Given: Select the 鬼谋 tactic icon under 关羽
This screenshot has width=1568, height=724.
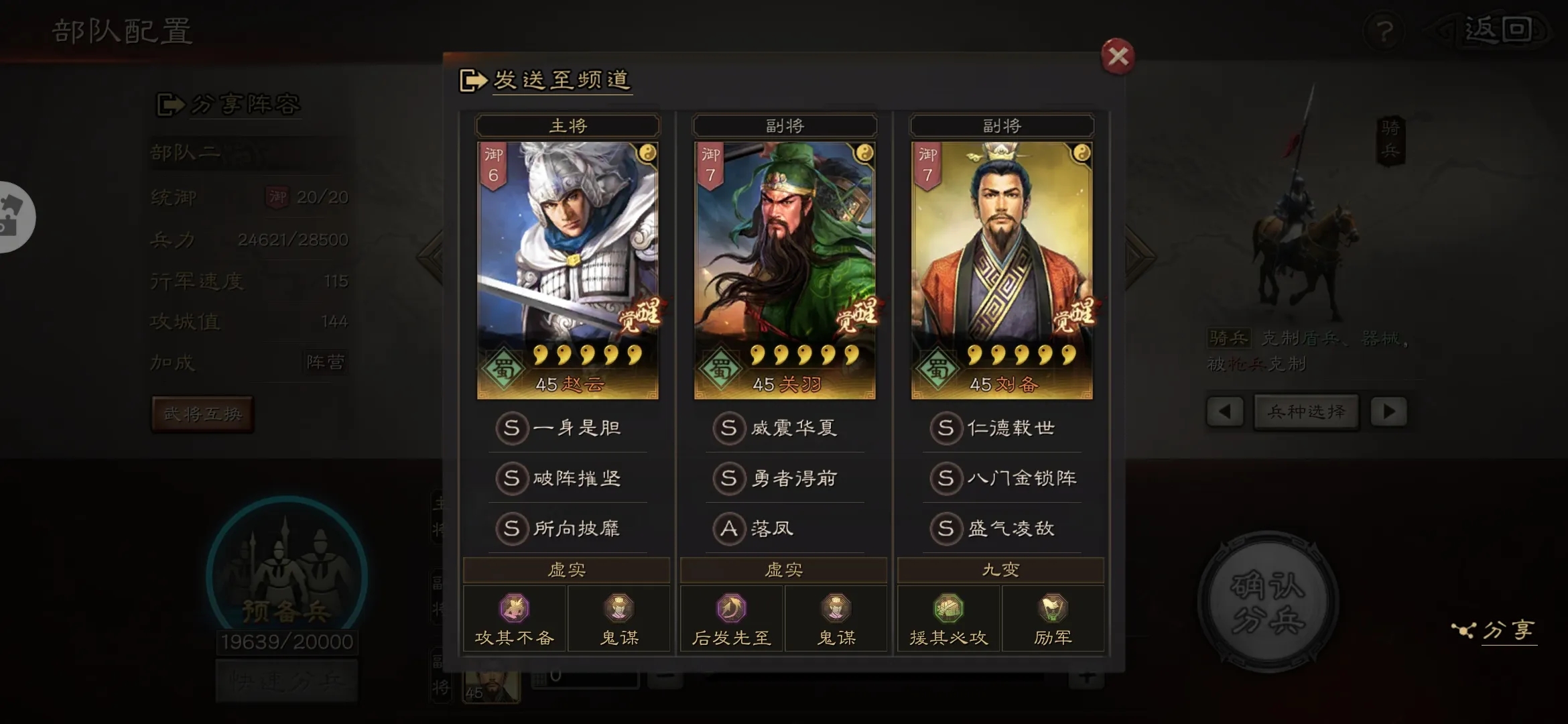Looking at the screenshot, I should (836, 609).
